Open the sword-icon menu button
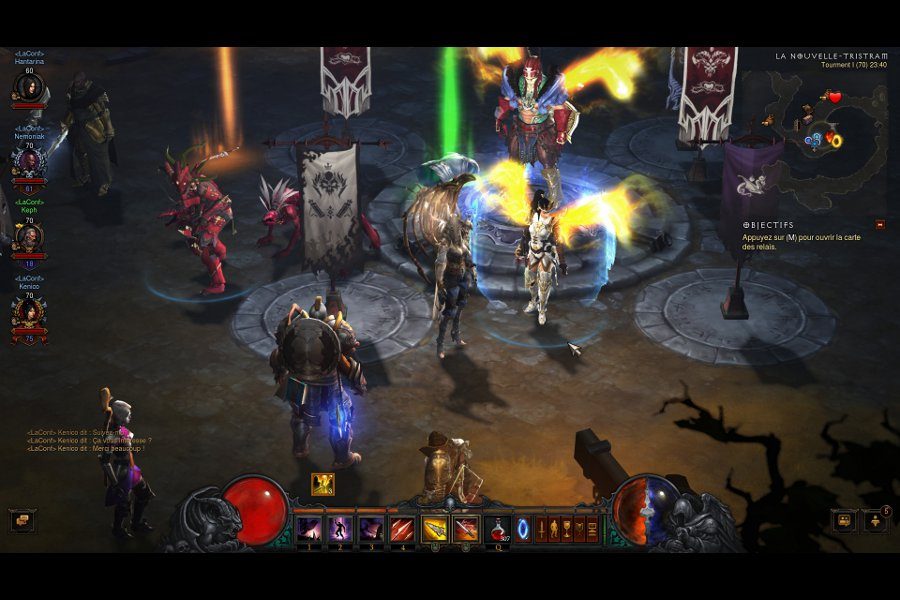The height and width of the screenshot is (600, 900). (x=541, y=529)
